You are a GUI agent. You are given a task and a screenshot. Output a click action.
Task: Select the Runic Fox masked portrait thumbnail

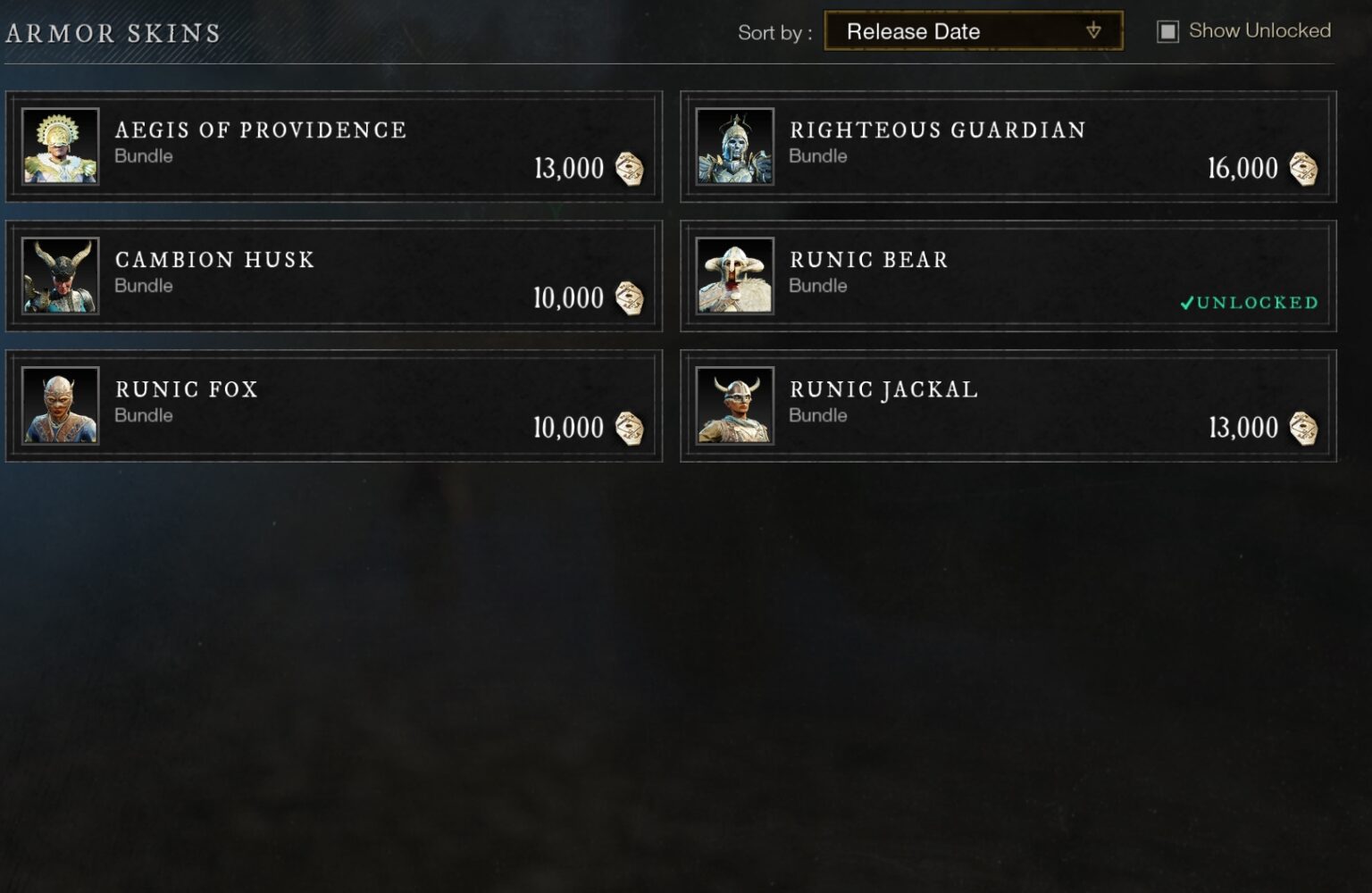coord(60,405)
